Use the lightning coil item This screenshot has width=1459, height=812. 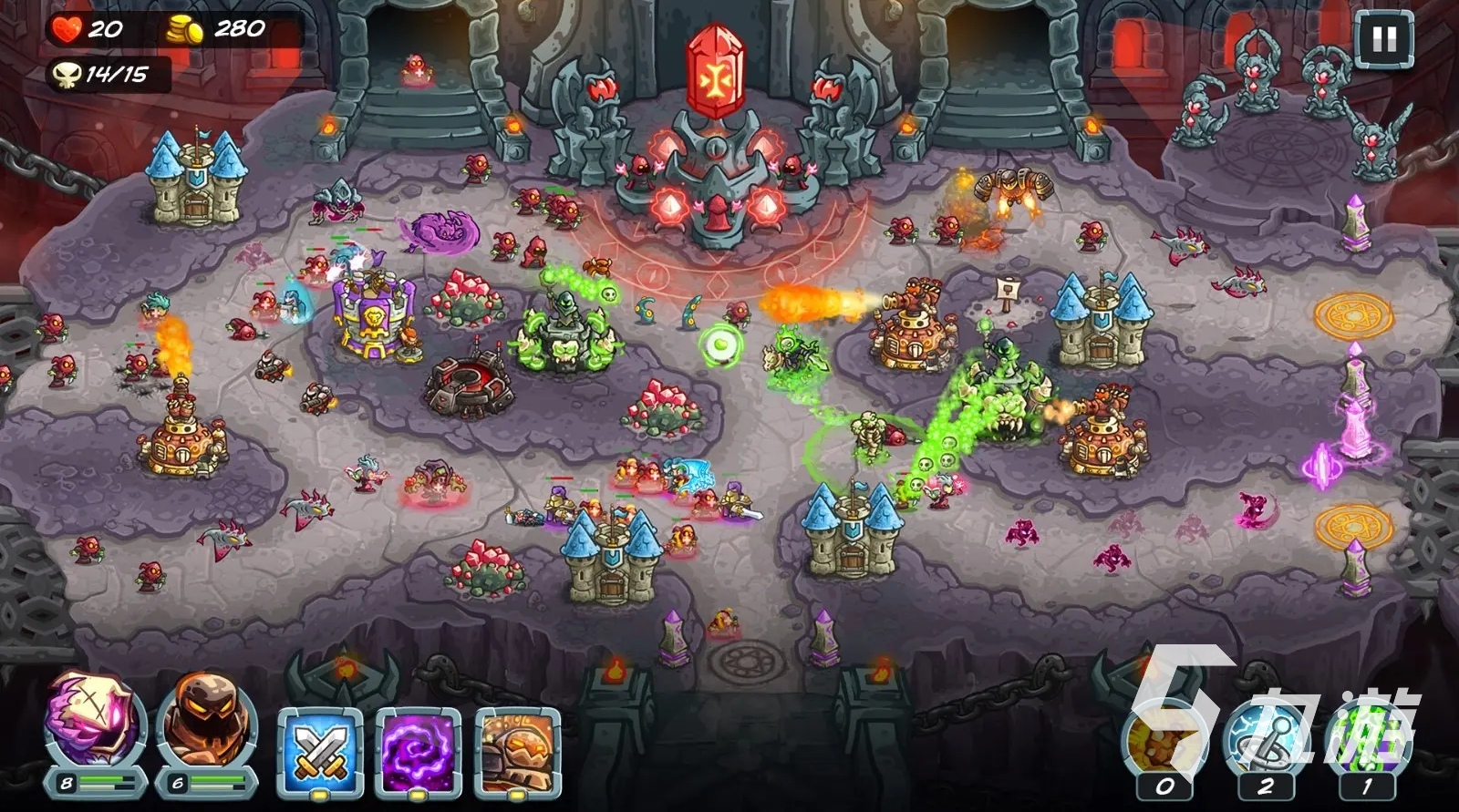1265,743
